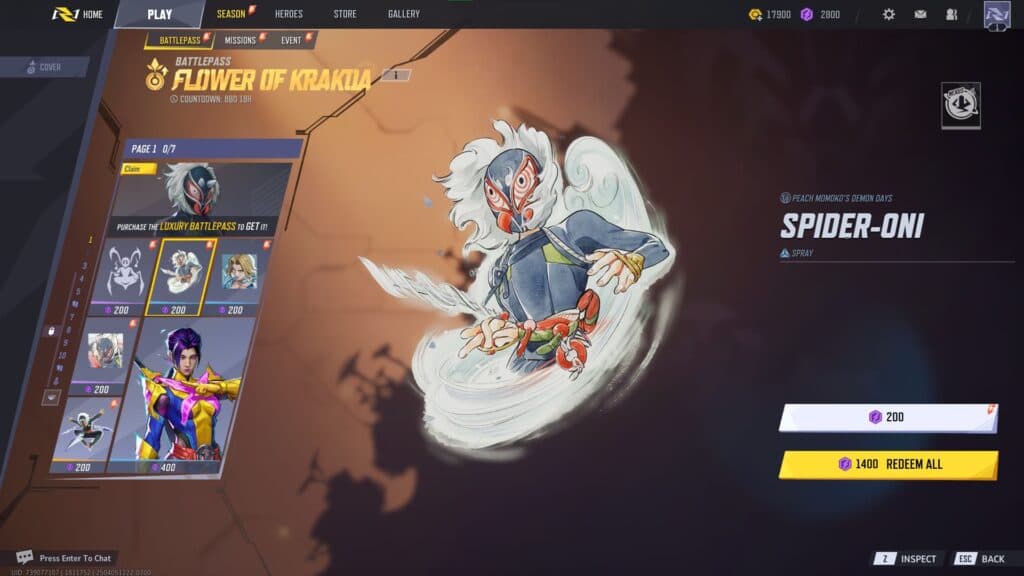
Task: Open the Cover page tab
Action: [45, 68]
